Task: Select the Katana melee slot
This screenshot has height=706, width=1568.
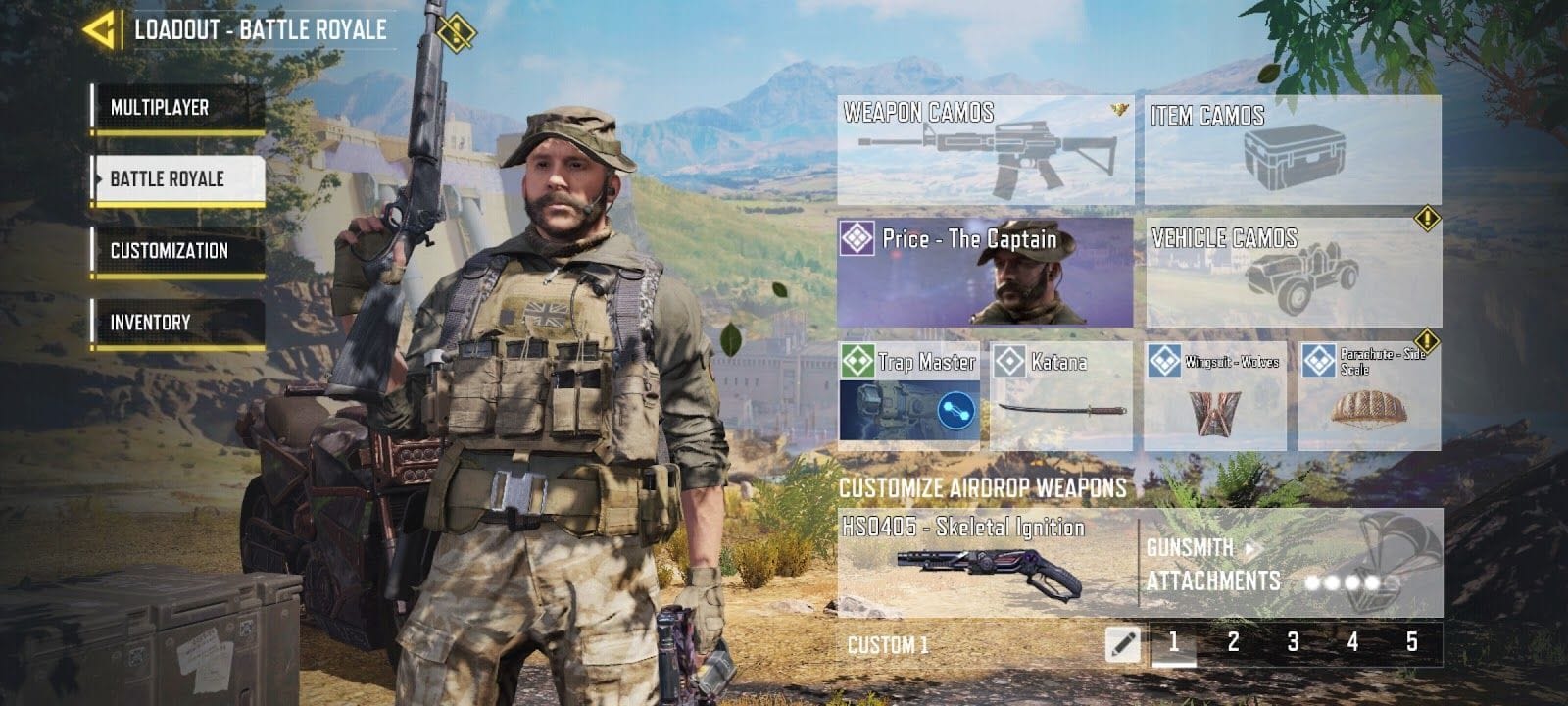Action: click(x=1061, y=396)
